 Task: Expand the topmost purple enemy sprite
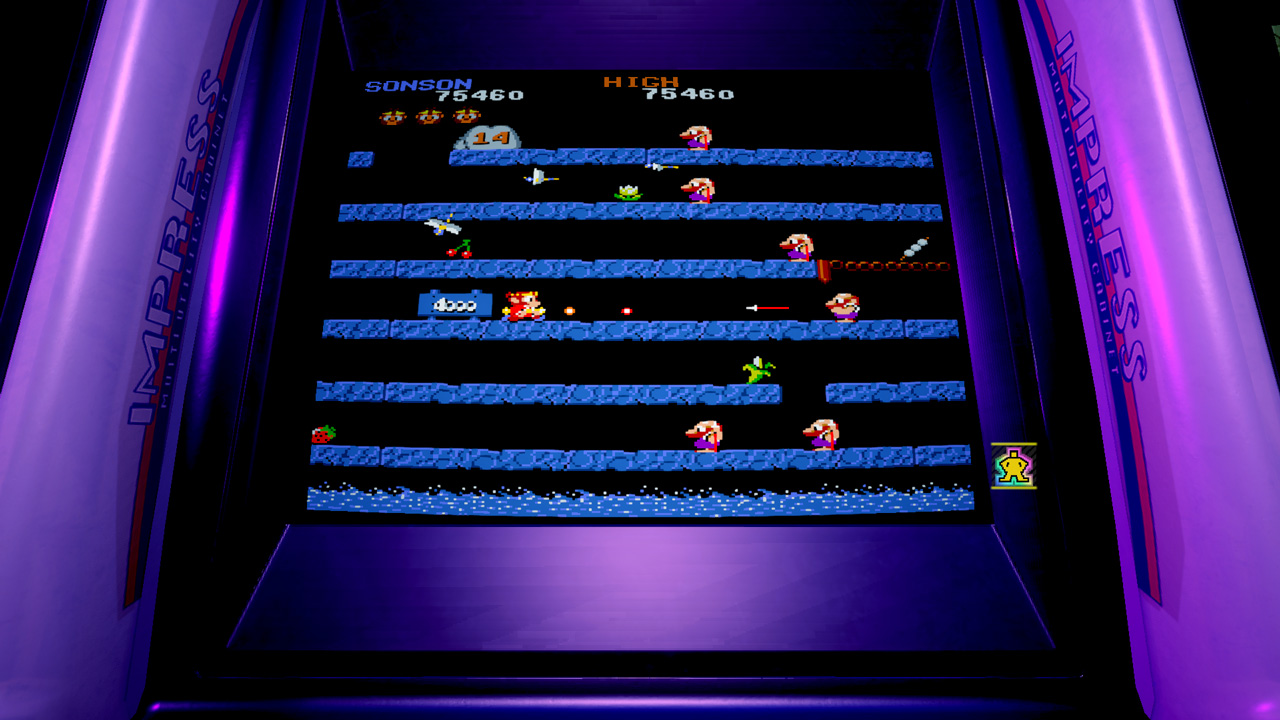698,136
